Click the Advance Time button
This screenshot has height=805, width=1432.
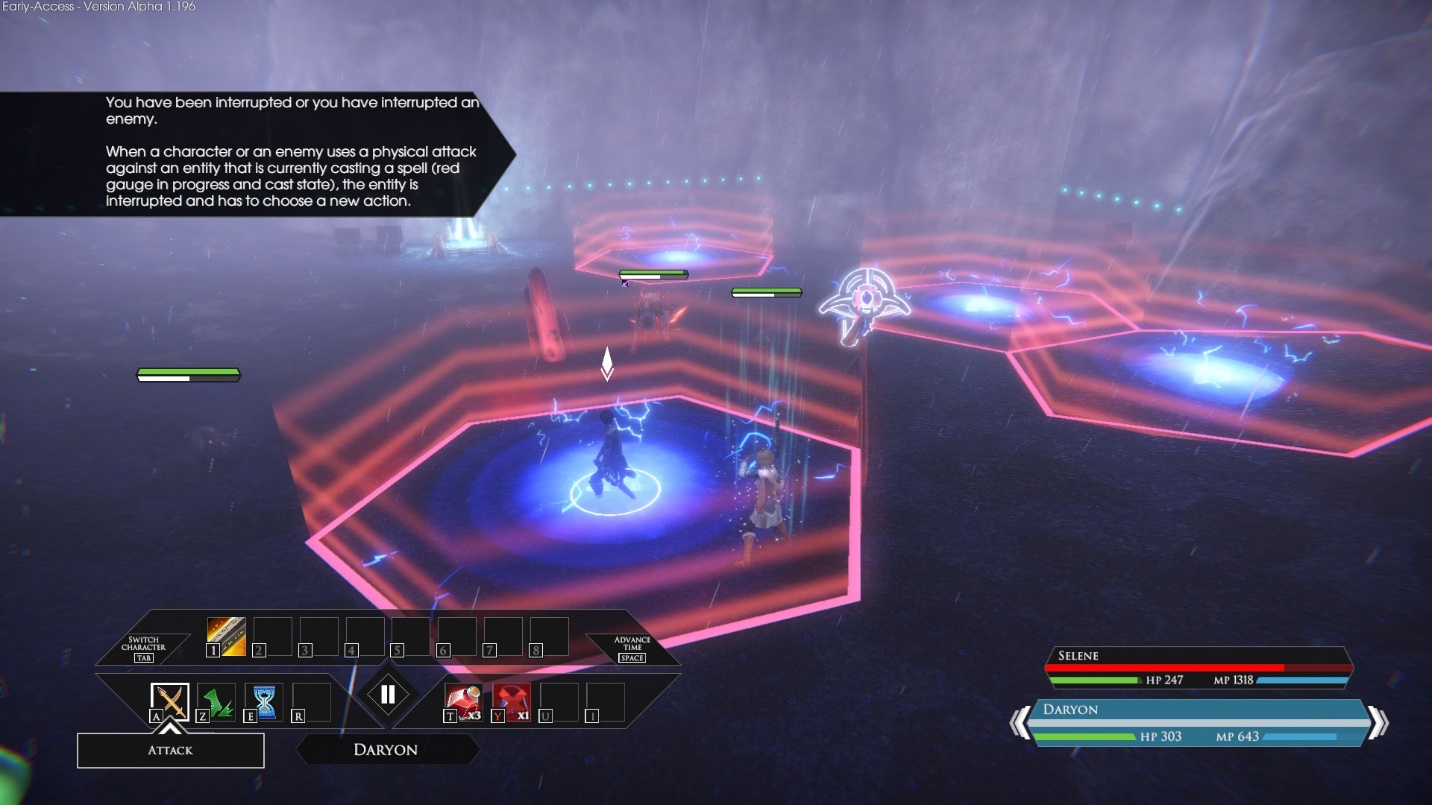[x=632, y=647]
